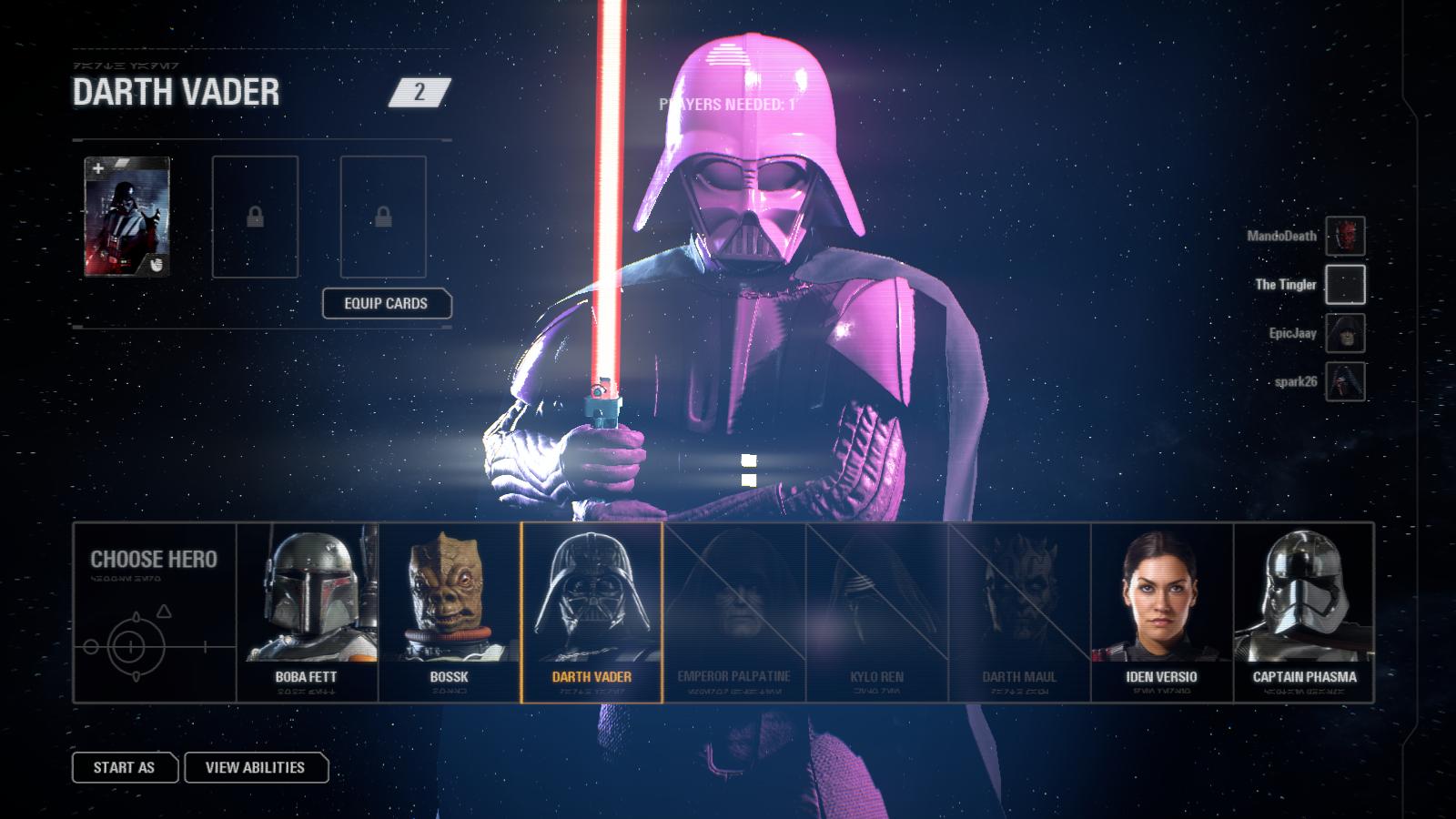Viewport: 1456px width, 819px height.
Task: Pick the Darth Vader hero tile
Action: pos(591,612)
